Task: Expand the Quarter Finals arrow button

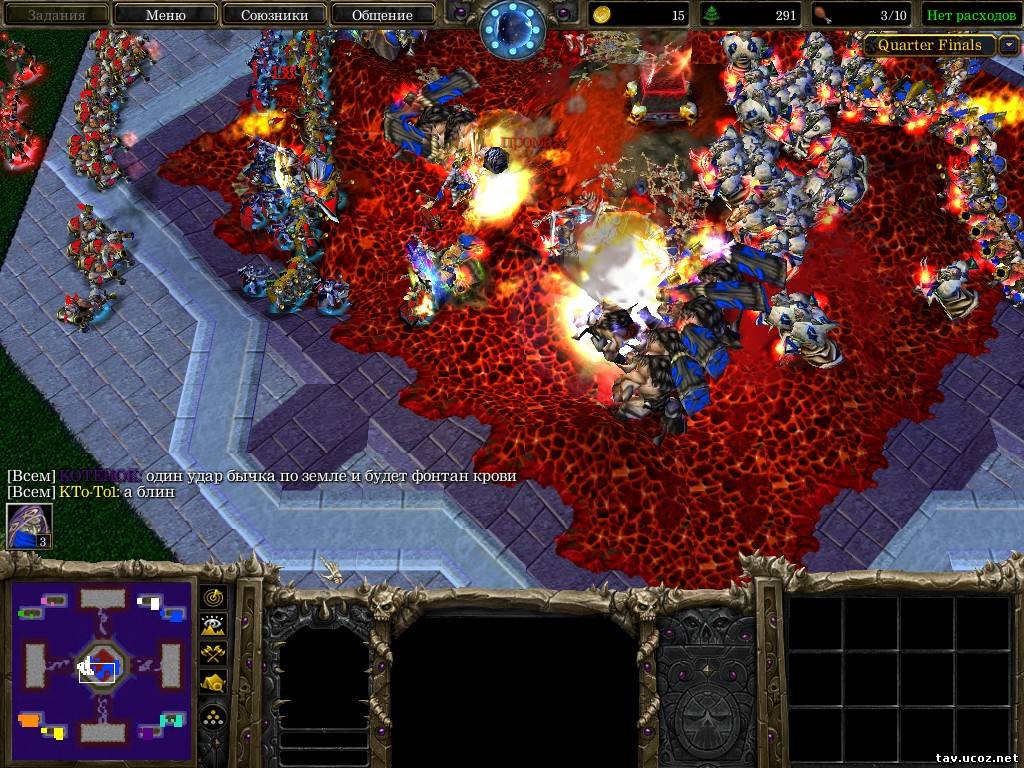Action: point(1009,45)
